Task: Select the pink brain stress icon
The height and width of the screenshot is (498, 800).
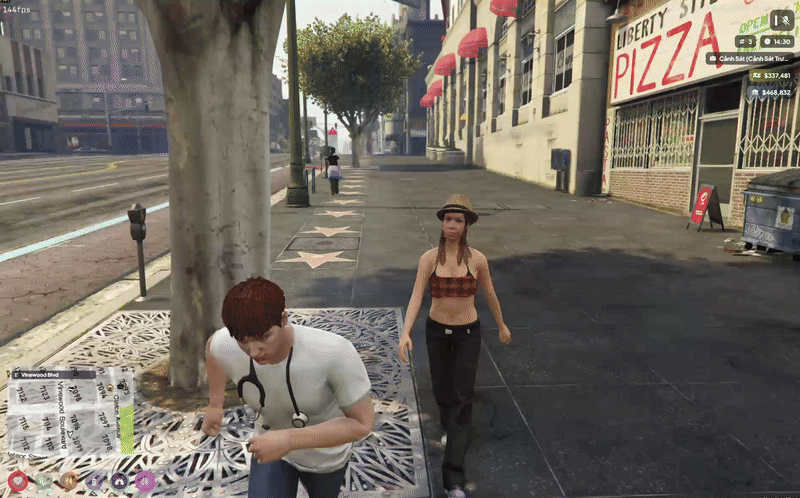Action: (x=145, y=481)
